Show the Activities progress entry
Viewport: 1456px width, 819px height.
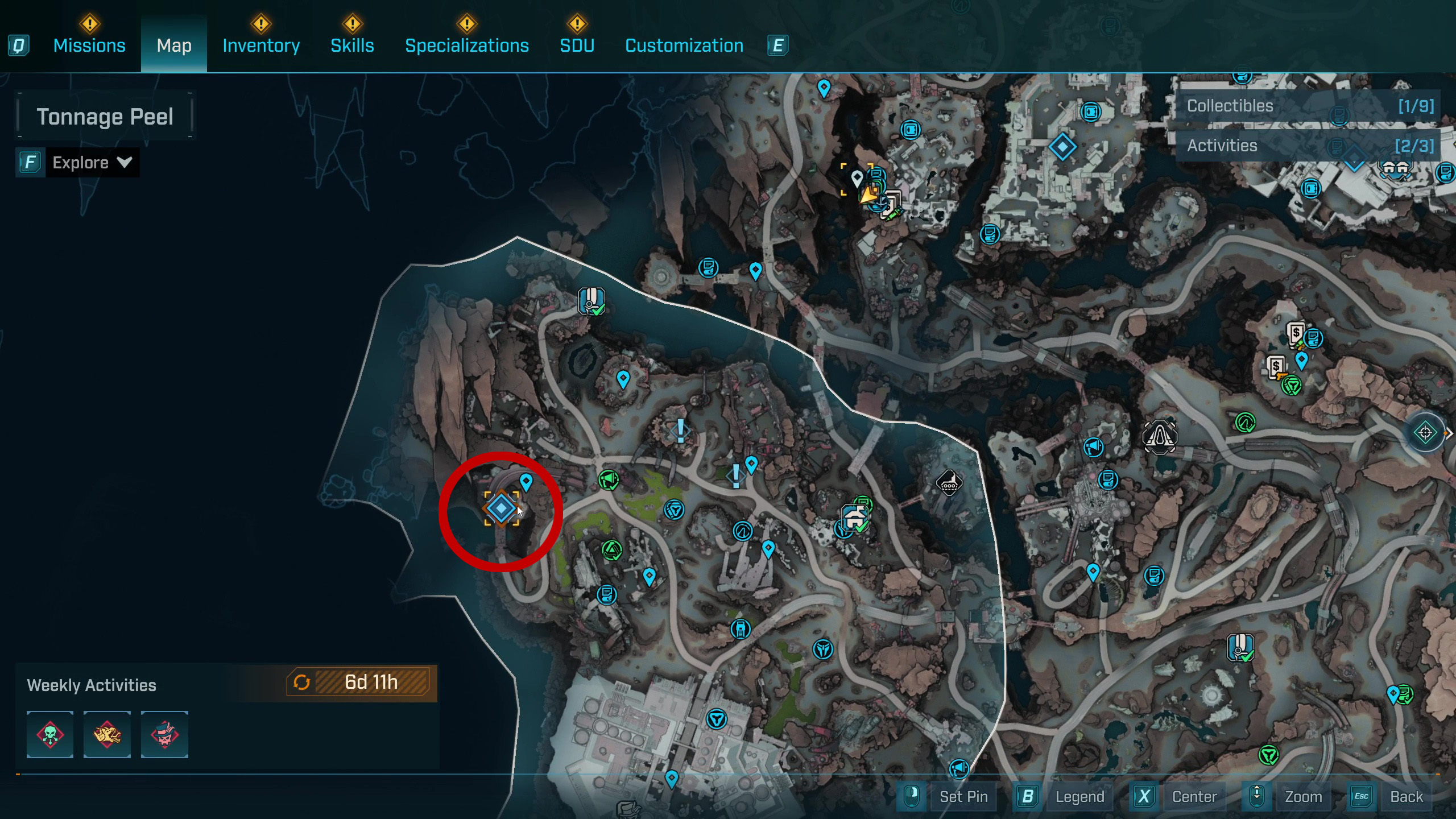[x=1308, y=146]
